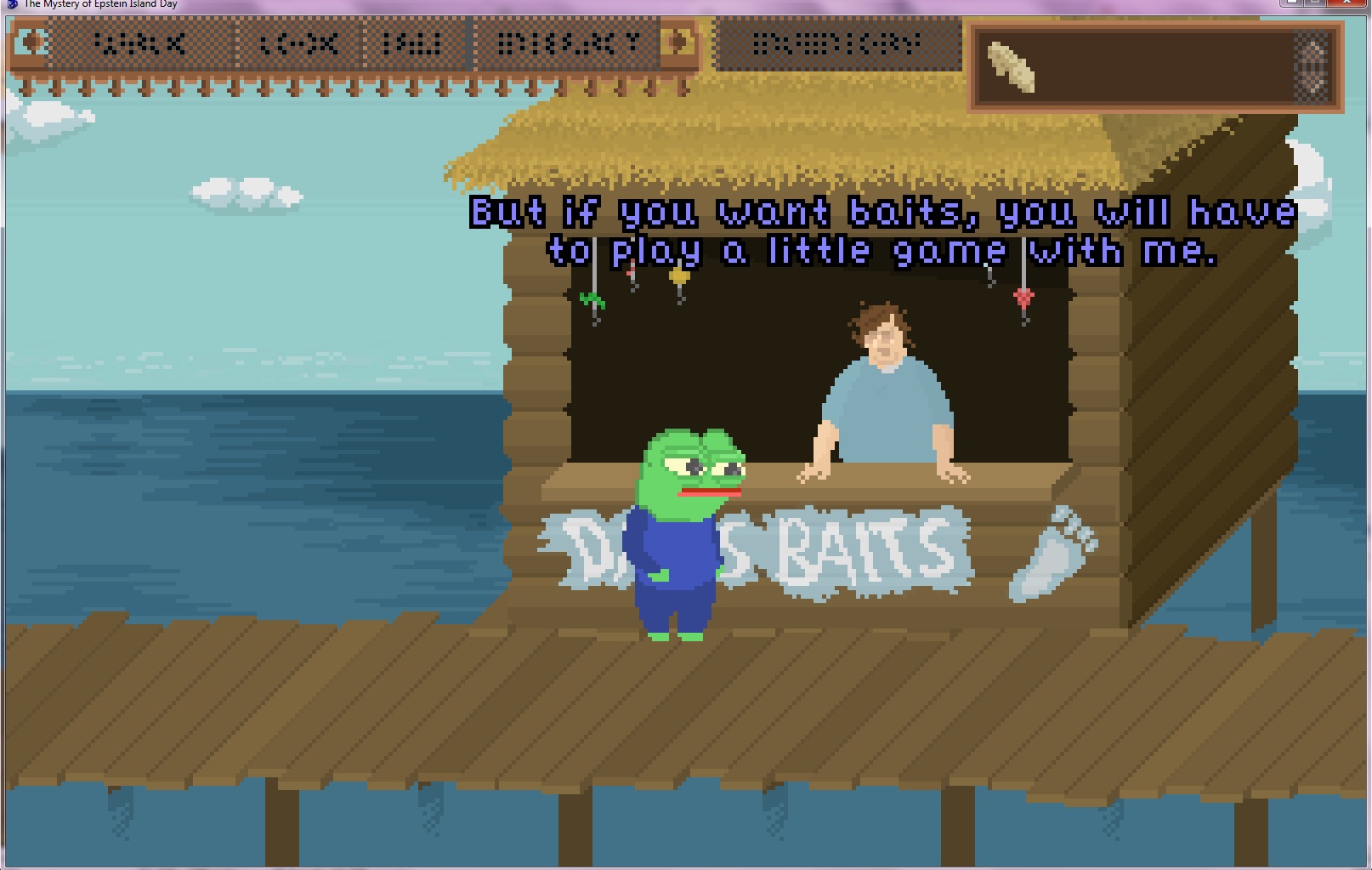This screenshot has width=1372, height=870.
Task: Switch to the Interact action
Action: point(567,43)
